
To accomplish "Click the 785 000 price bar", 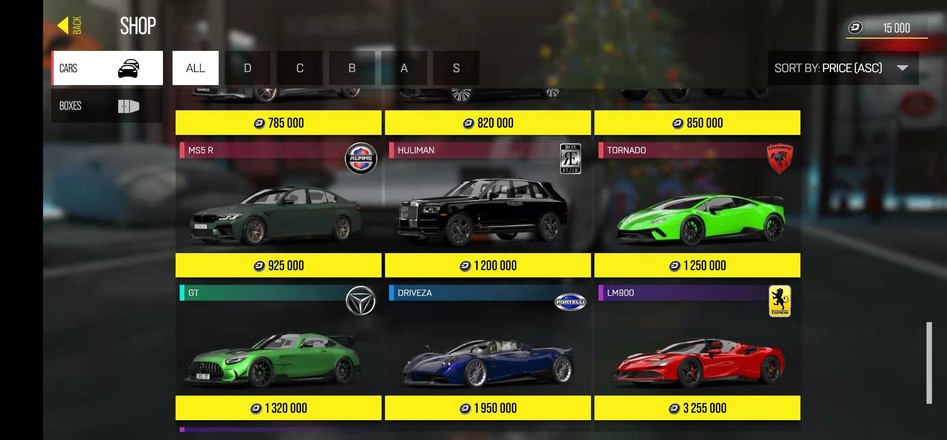I will pos(278,123).
